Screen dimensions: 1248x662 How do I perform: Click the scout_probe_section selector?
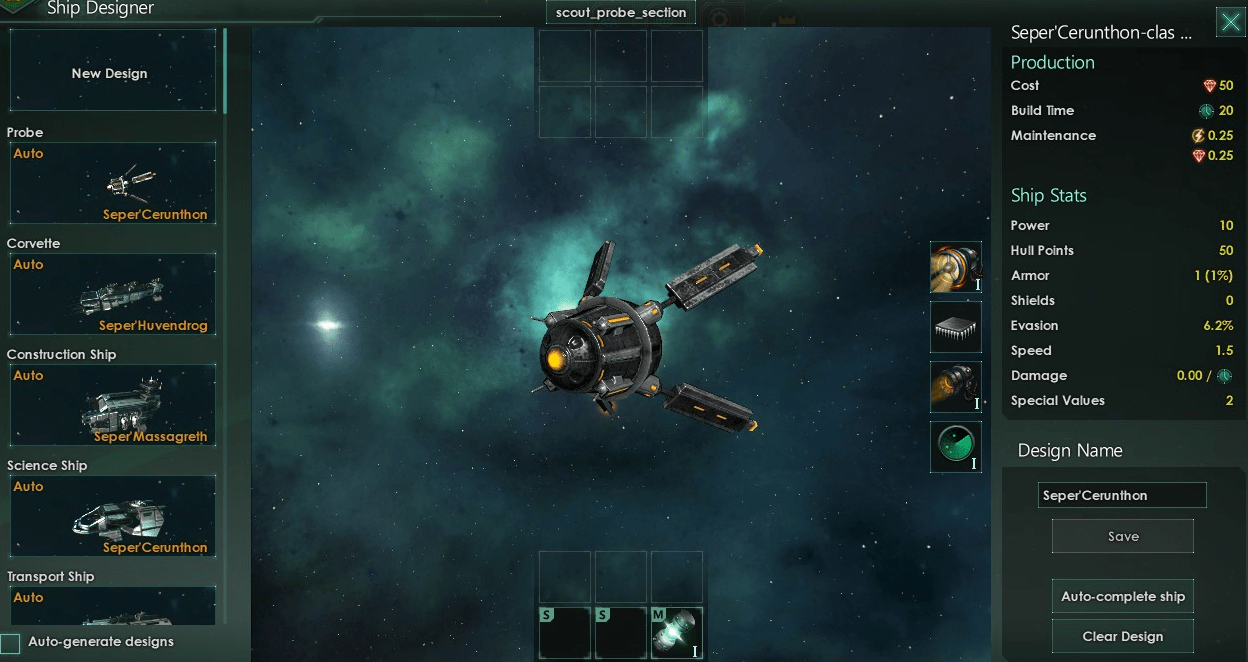click(621, 13)
